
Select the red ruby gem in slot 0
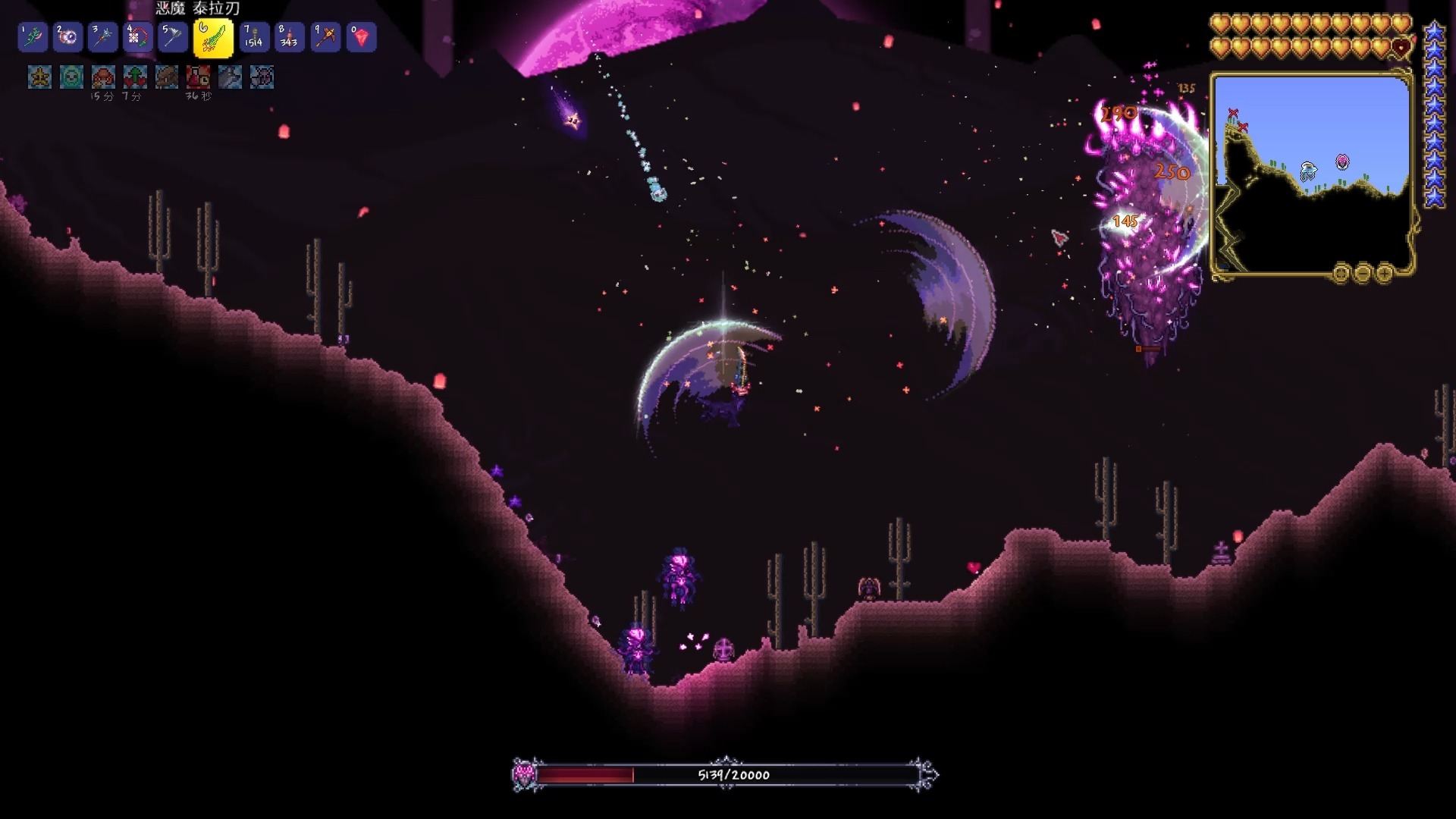(362, 37)
